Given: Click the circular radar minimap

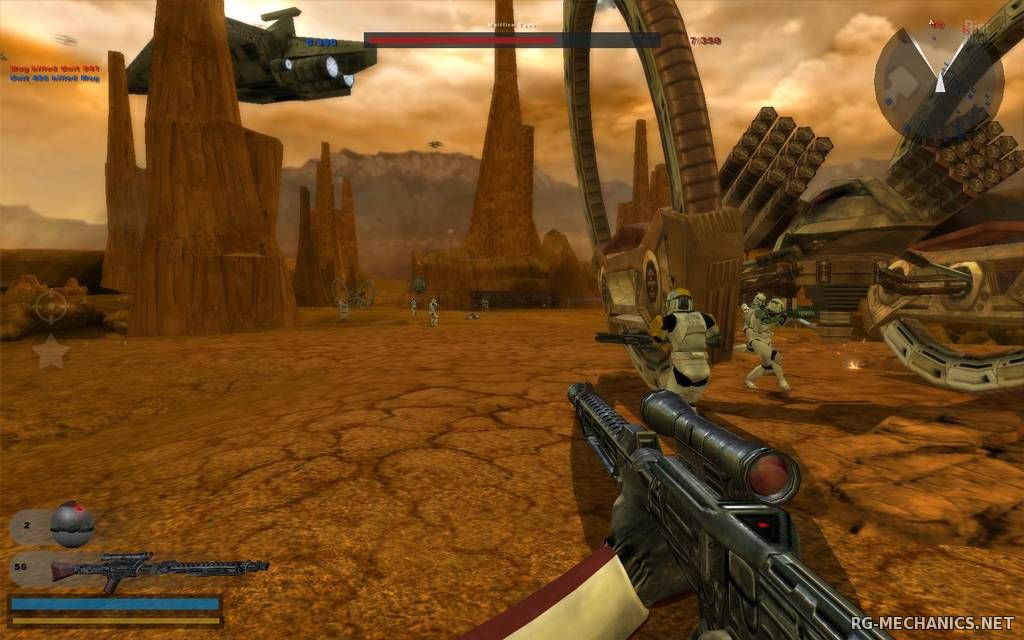Looking at the screenshot, I should point(939,81).
